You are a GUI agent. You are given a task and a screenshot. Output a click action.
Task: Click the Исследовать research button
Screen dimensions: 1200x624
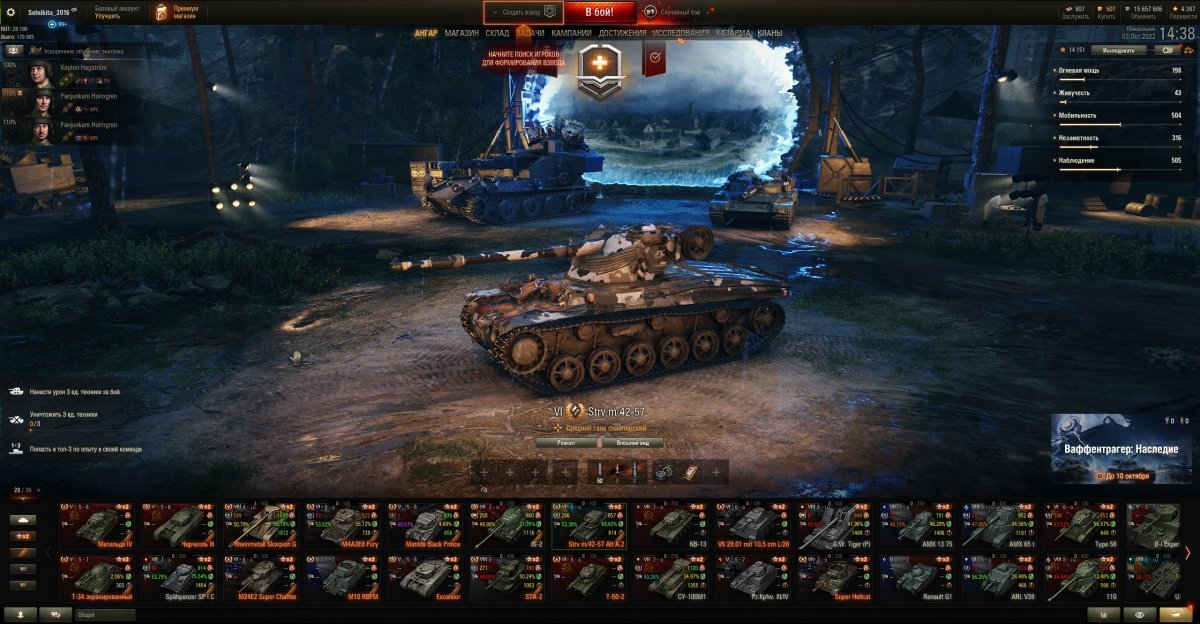[1119, 49]
